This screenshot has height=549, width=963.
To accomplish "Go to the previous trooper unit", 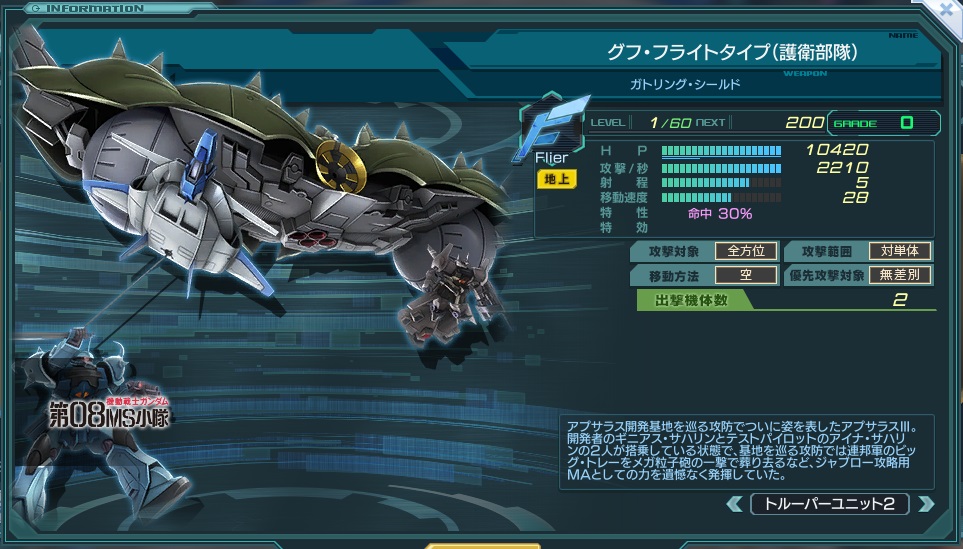I will tap(735, 503).
